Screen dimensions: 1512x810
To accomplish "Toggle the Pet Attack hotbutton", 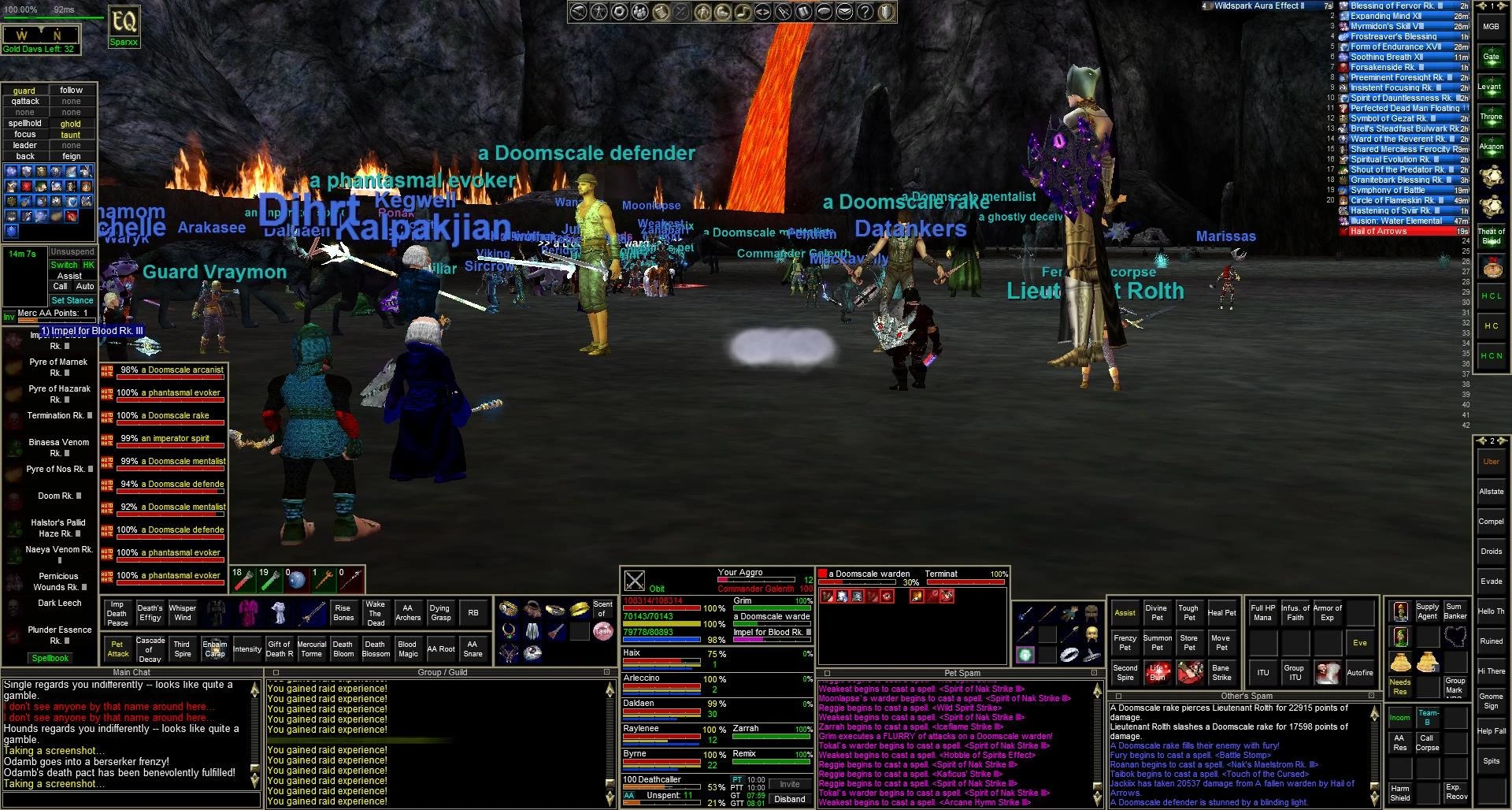I will 118,648.
